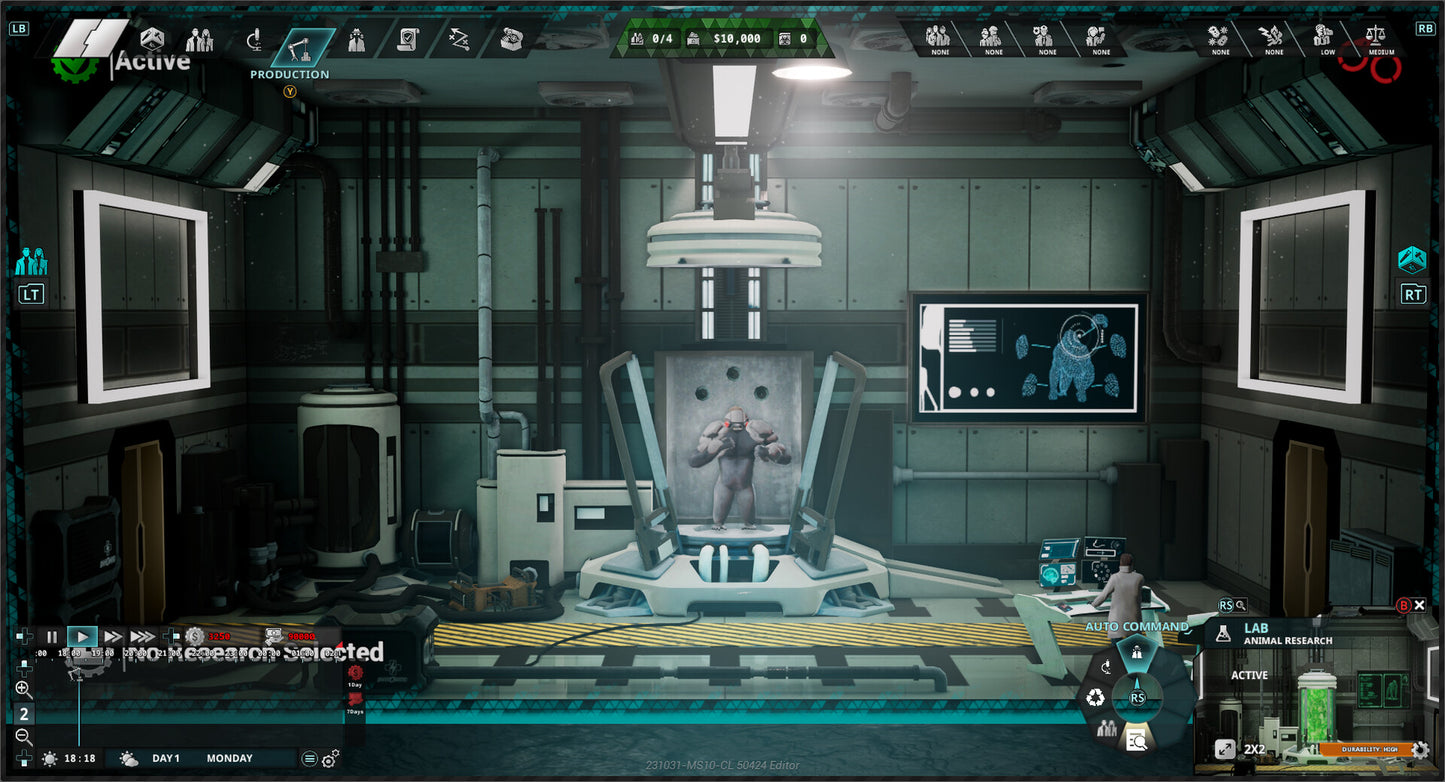Zoom out the timeline with magnifier minus
Screen dimensions: 1445x782
pos(24,738)
